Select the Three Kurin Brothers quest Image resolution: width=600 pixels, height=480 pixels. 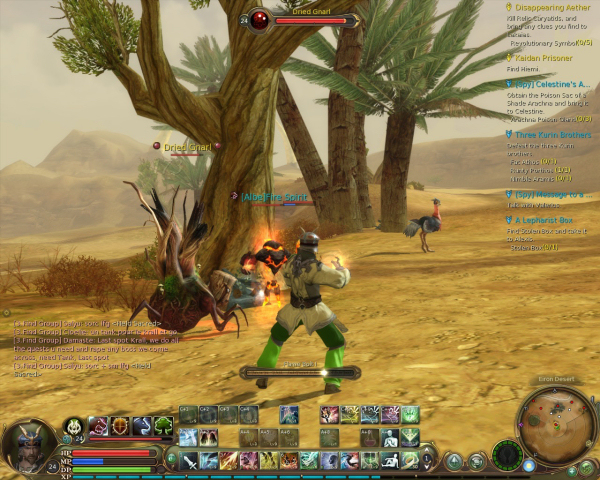pos(552,134)
